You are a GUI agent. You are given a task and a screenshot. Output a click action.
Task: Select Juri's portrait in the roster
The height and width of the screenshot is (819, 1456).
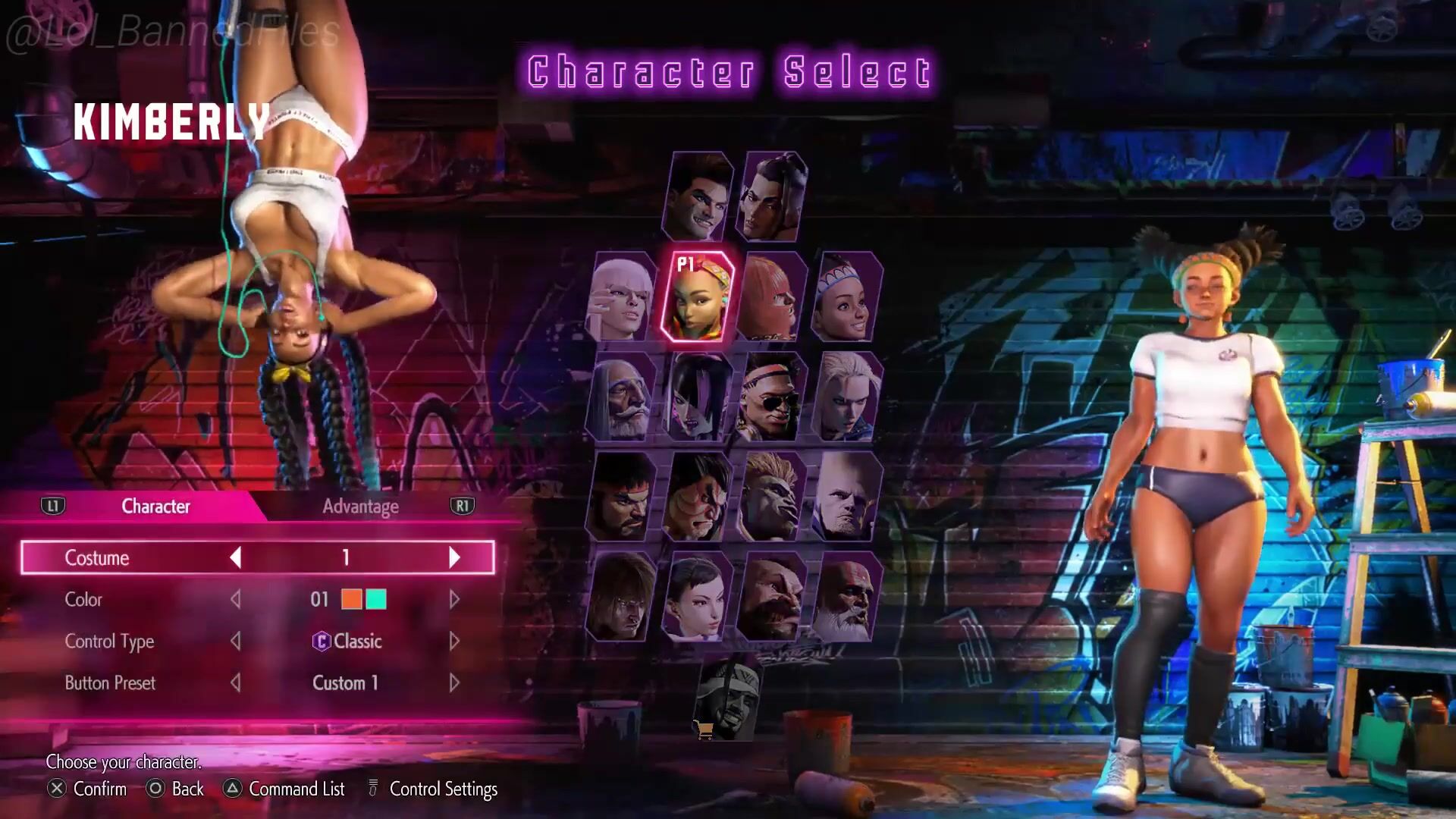696,397
